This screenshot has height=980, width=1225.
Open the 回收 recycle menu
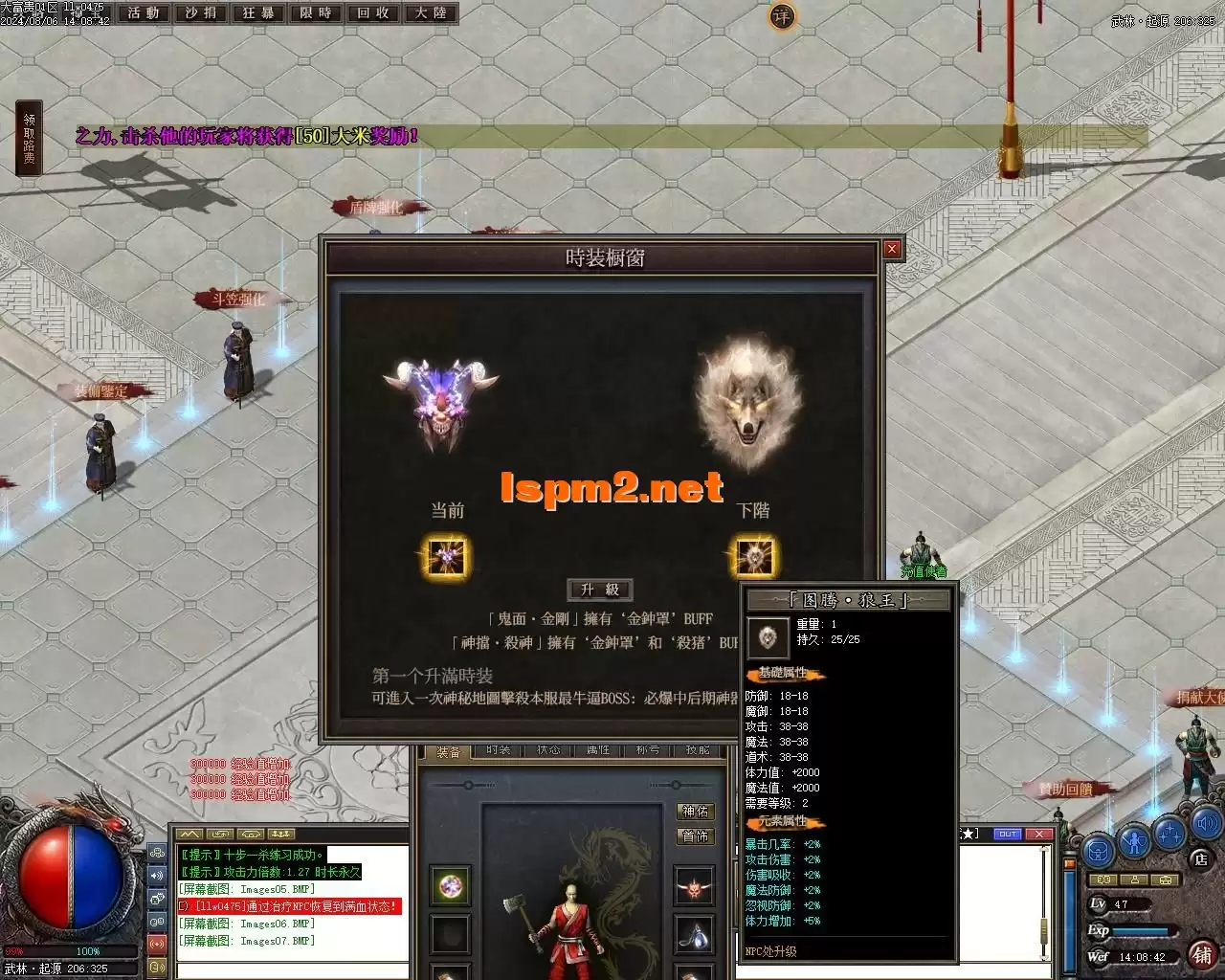pyautogui.click(x=373, y=12)
